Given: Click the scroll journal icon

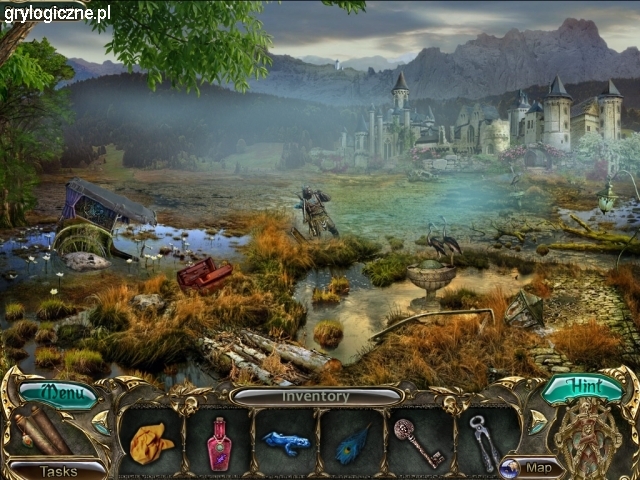Looking at the screenshot, I should (42, 430).
